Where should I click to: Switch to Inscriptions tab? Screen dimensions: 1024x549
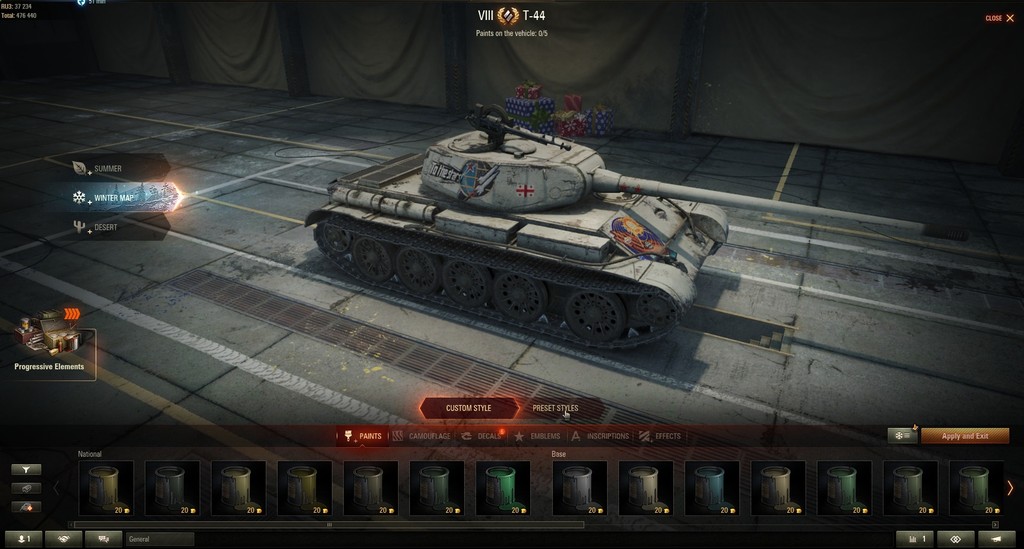[x=601, y=436]
